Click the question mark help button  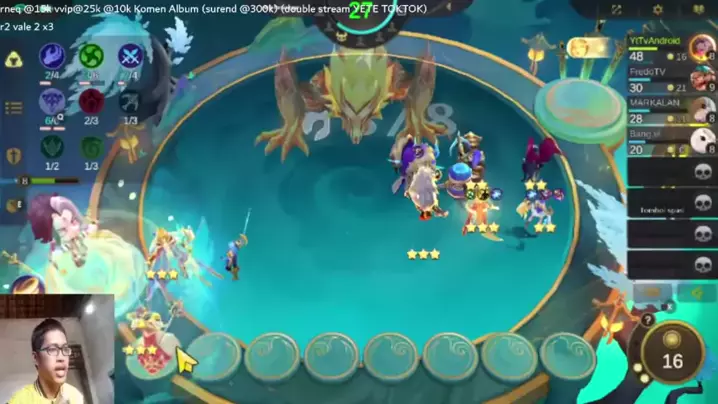coord(647,321)
